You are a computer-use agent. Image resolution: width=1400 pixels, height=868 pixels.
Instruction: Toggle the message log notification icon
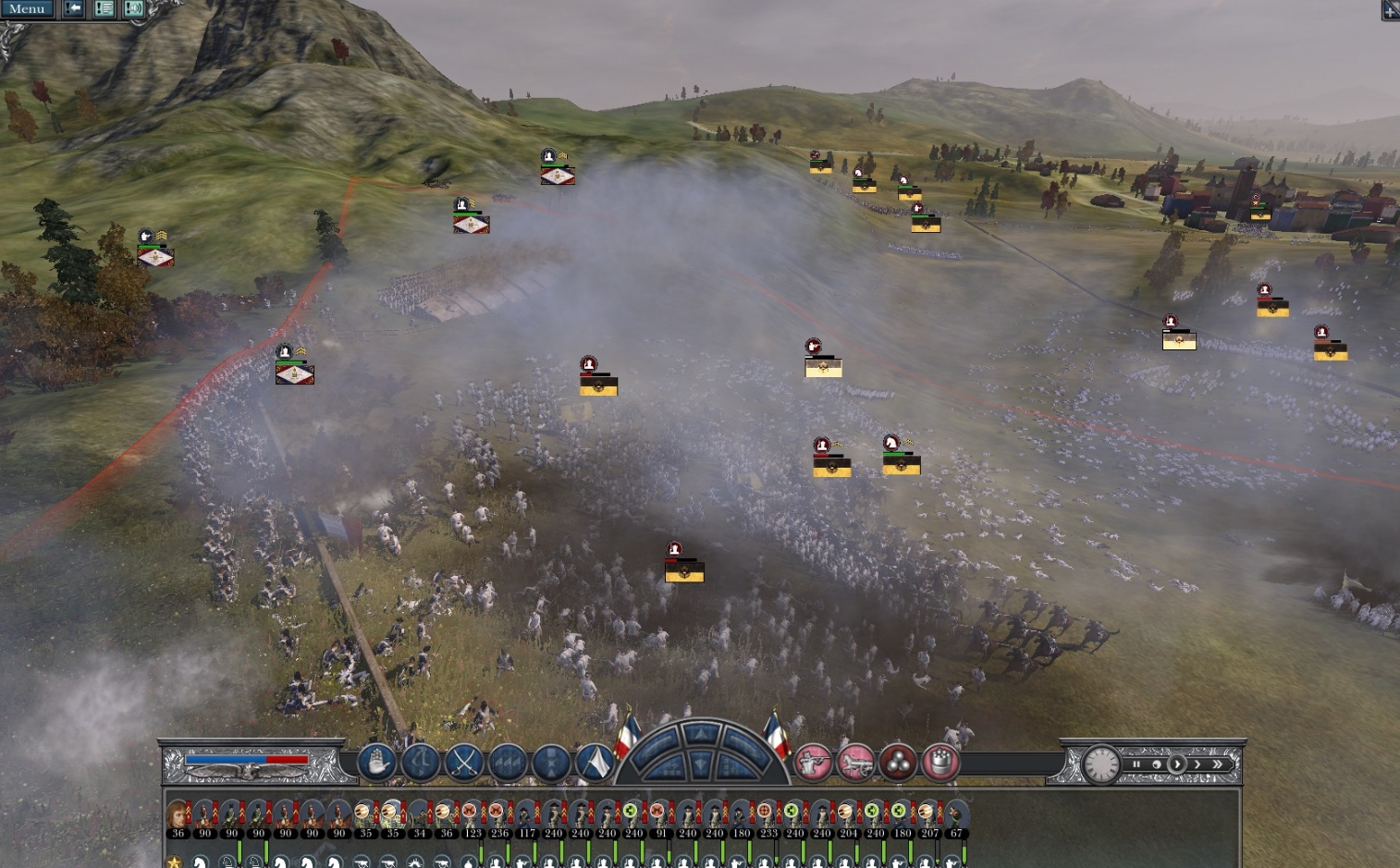pyautogui.click(x=104, y=8)
